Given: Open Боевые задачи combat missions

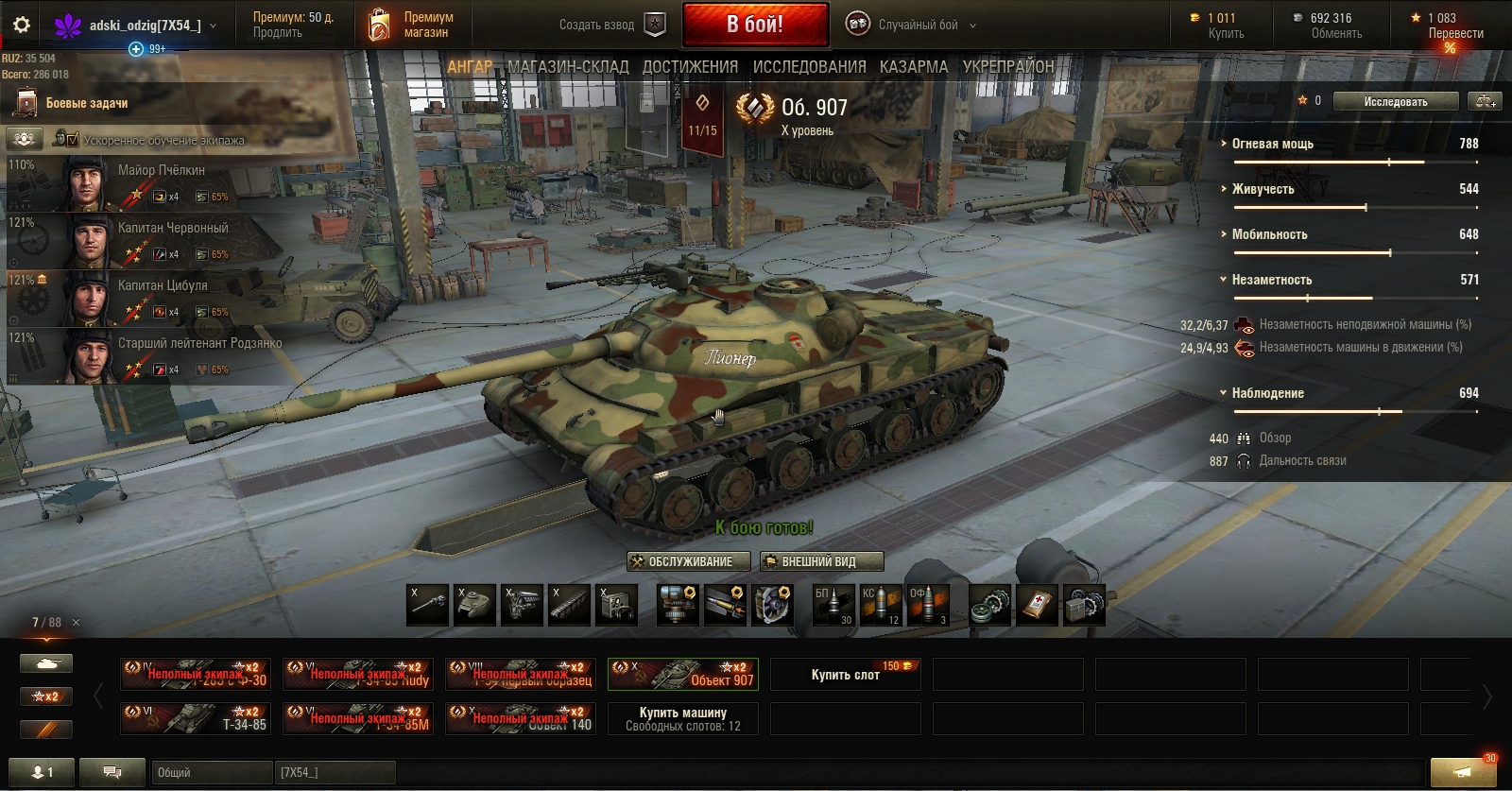Looking at the screenshot, I should pos(86,103).
